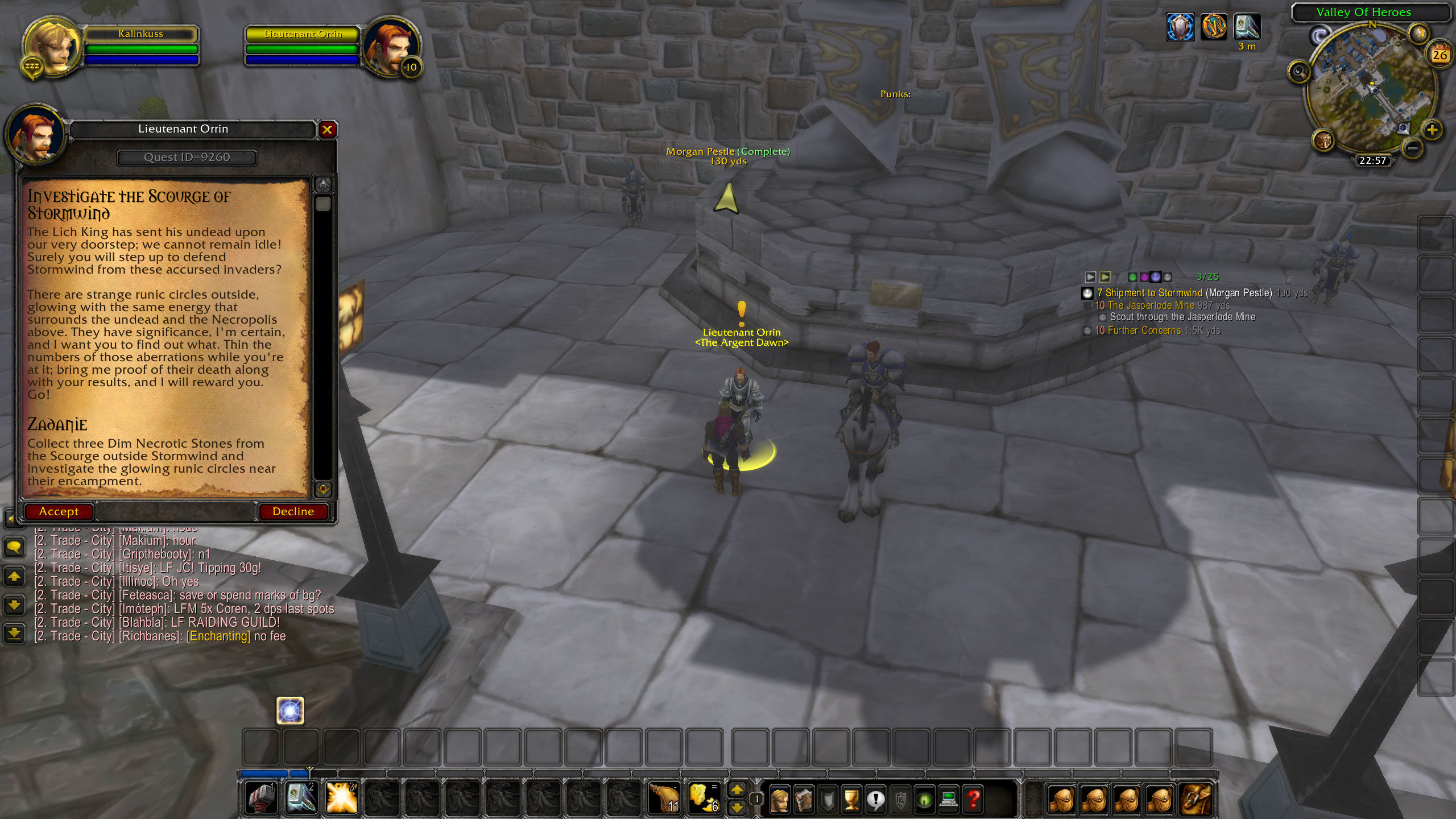Decline Lieutenant Orrin's quest offer

coord(294,511)
